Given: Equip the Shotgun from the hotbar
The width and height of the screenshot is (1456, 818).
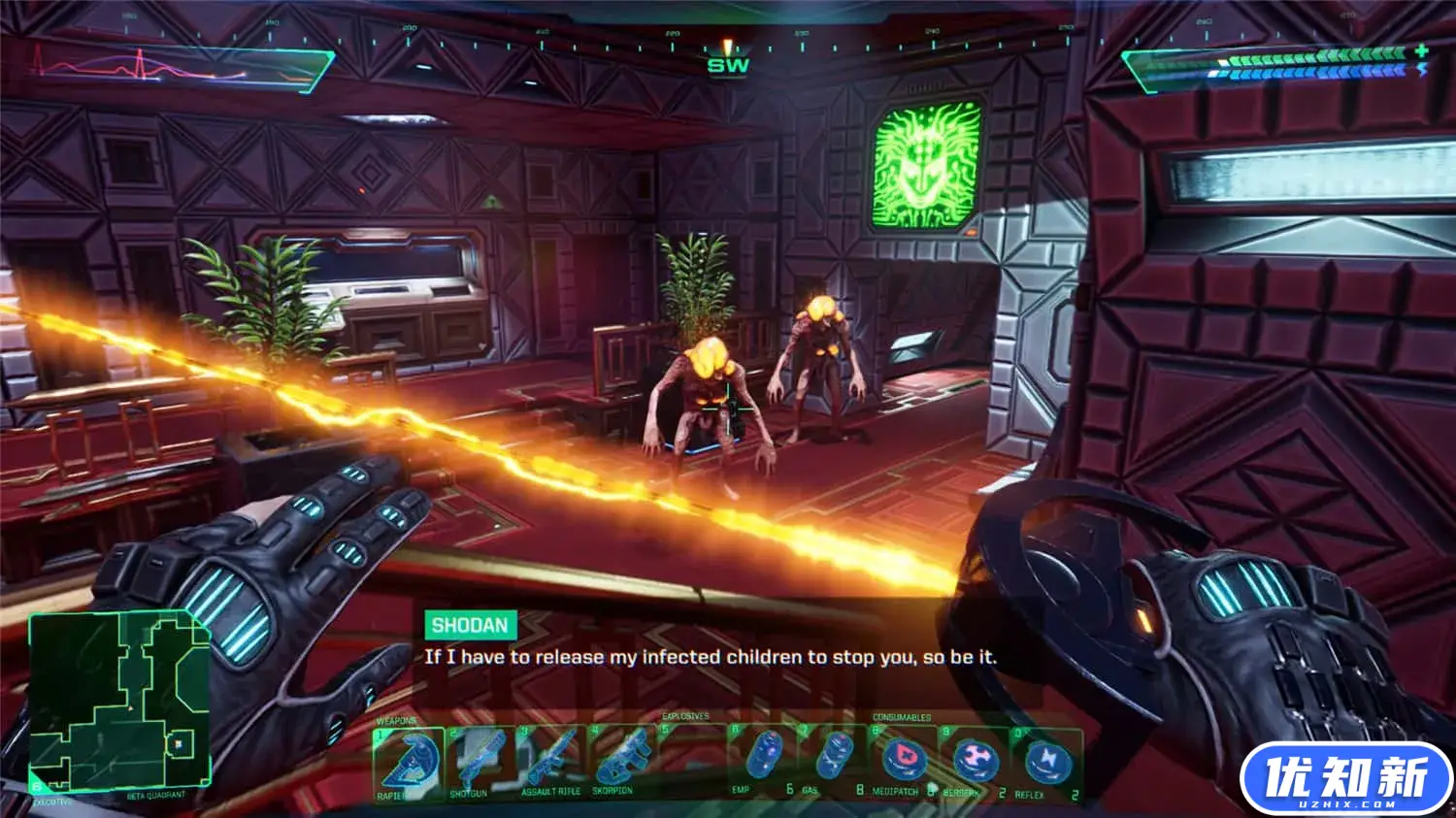Looking at the screenshot, I should coord(480,762).
